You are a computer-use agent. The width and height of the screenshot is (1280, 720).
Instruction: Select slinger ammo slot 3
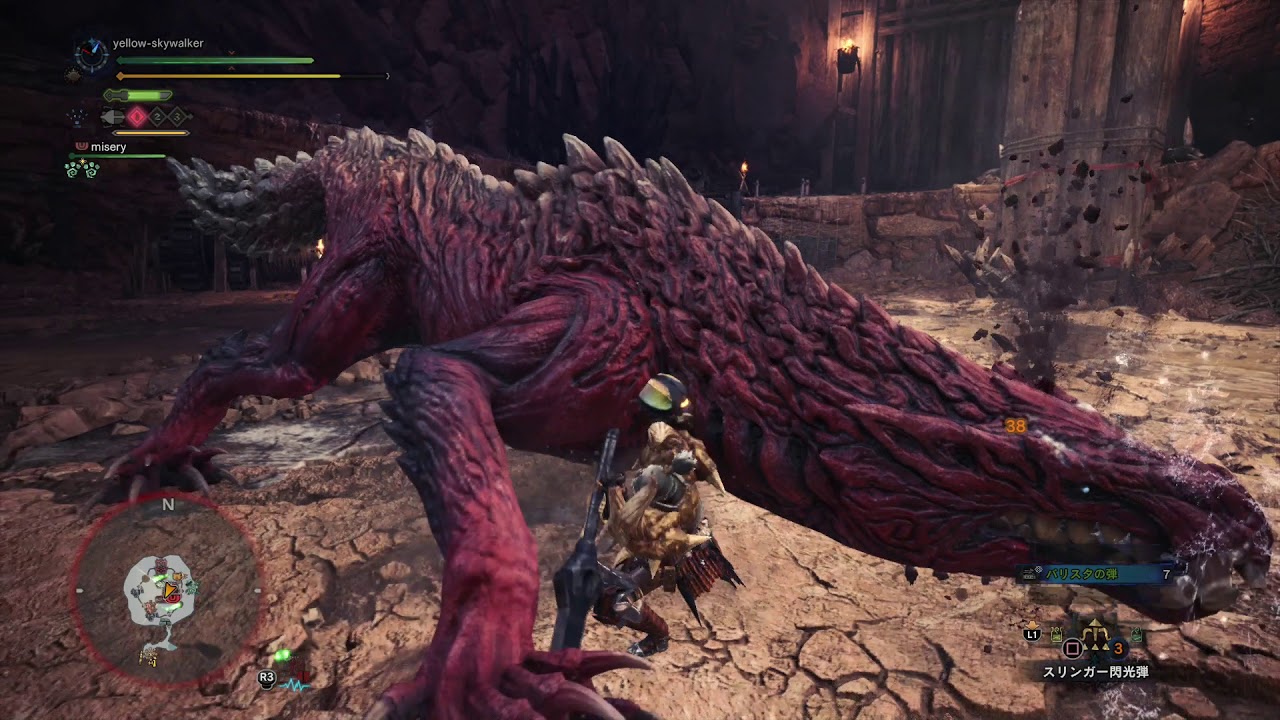coord(176,115)
